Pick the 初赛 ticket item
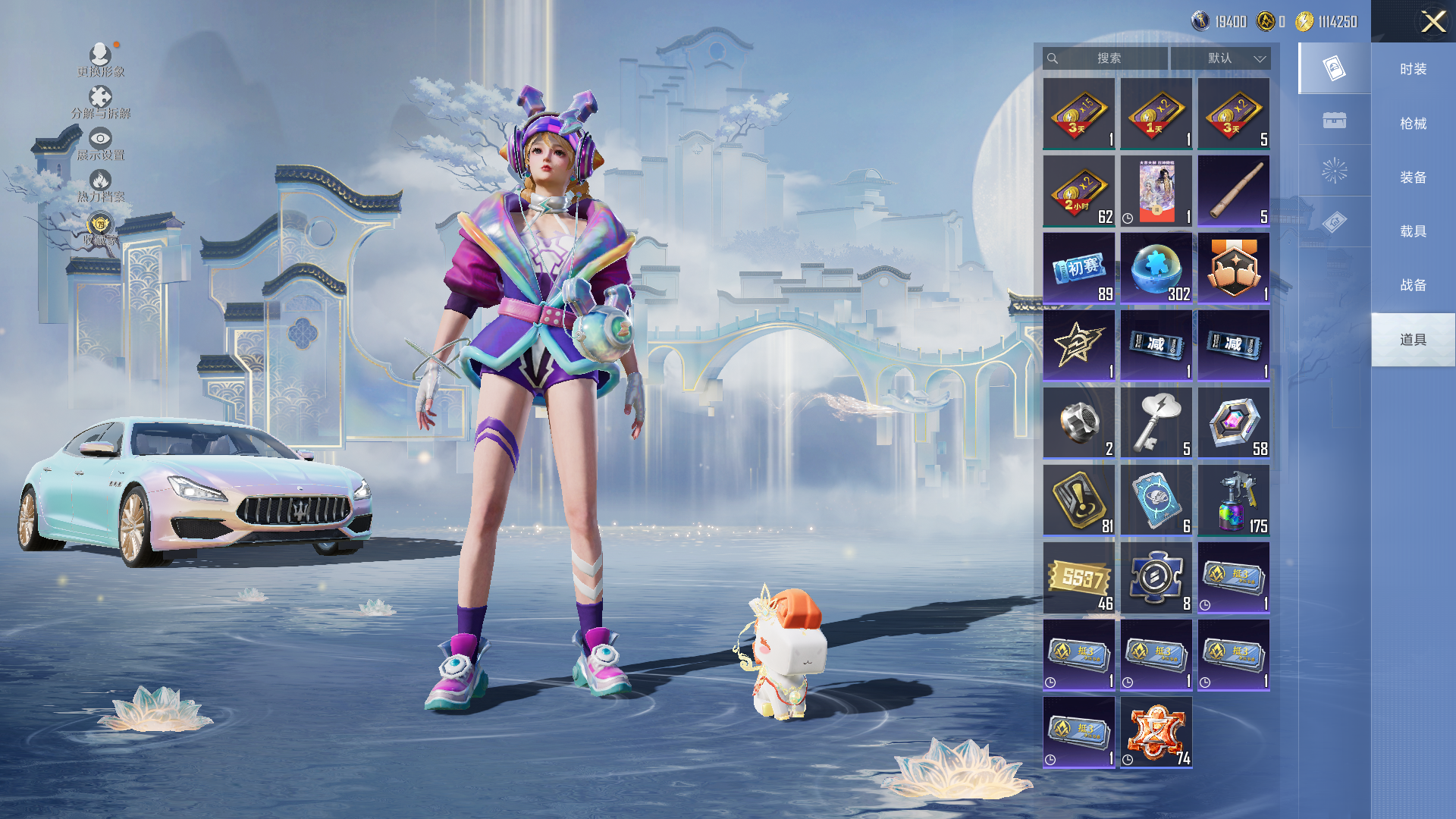 tap(1078, 268)
